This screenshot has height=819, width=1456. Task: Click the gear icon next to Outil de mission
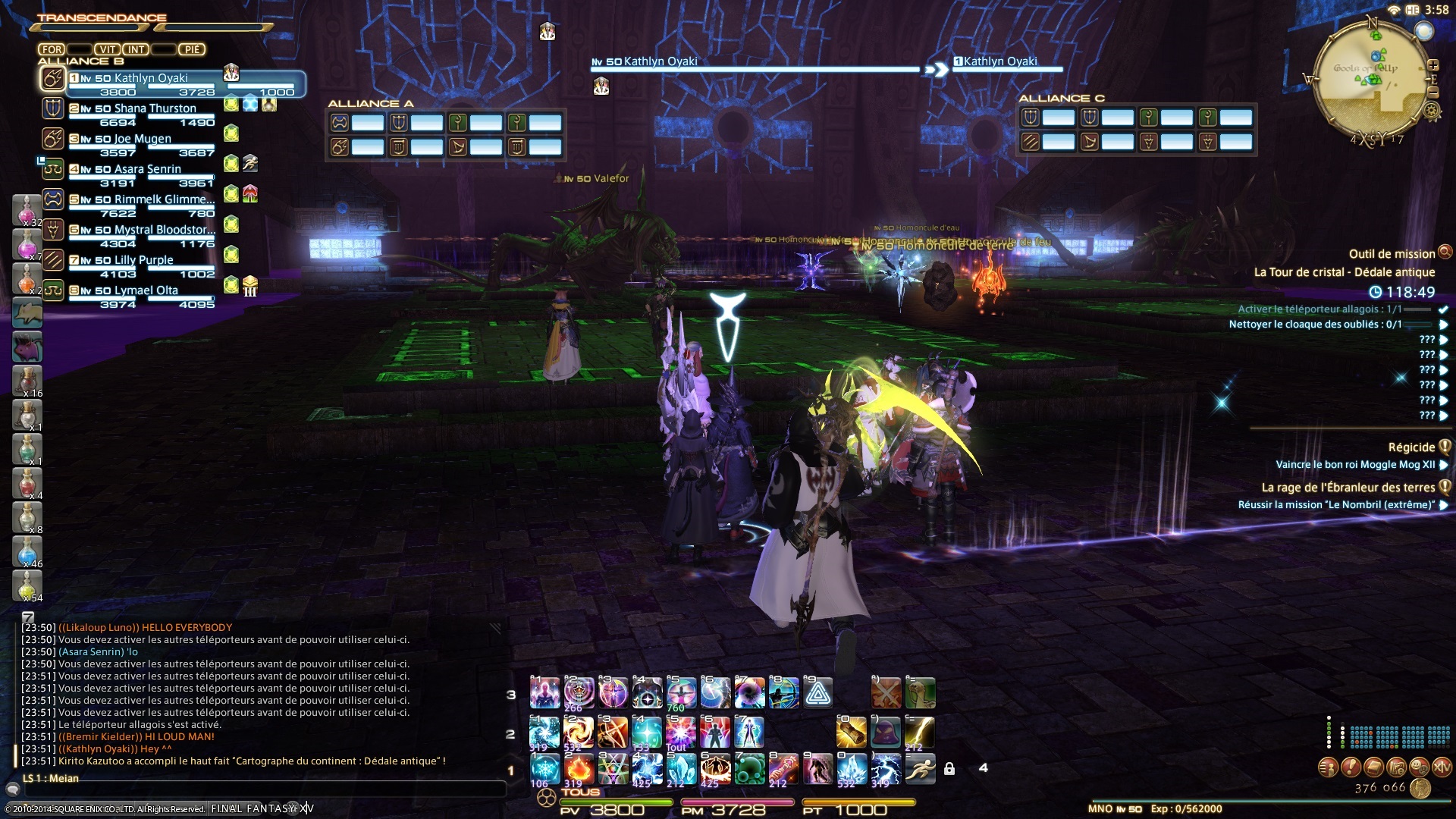[x=1445, y=254]
